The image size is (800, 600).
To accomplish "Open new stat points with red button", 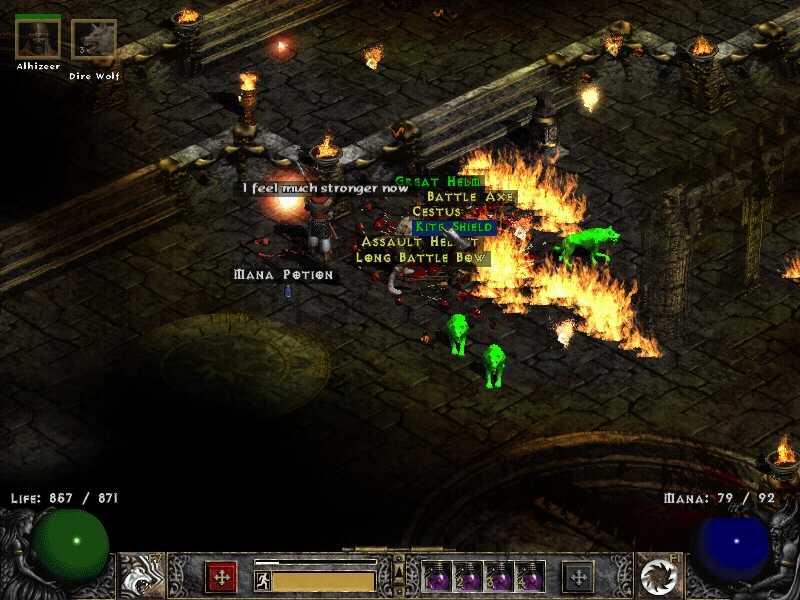I will (220, 577).
